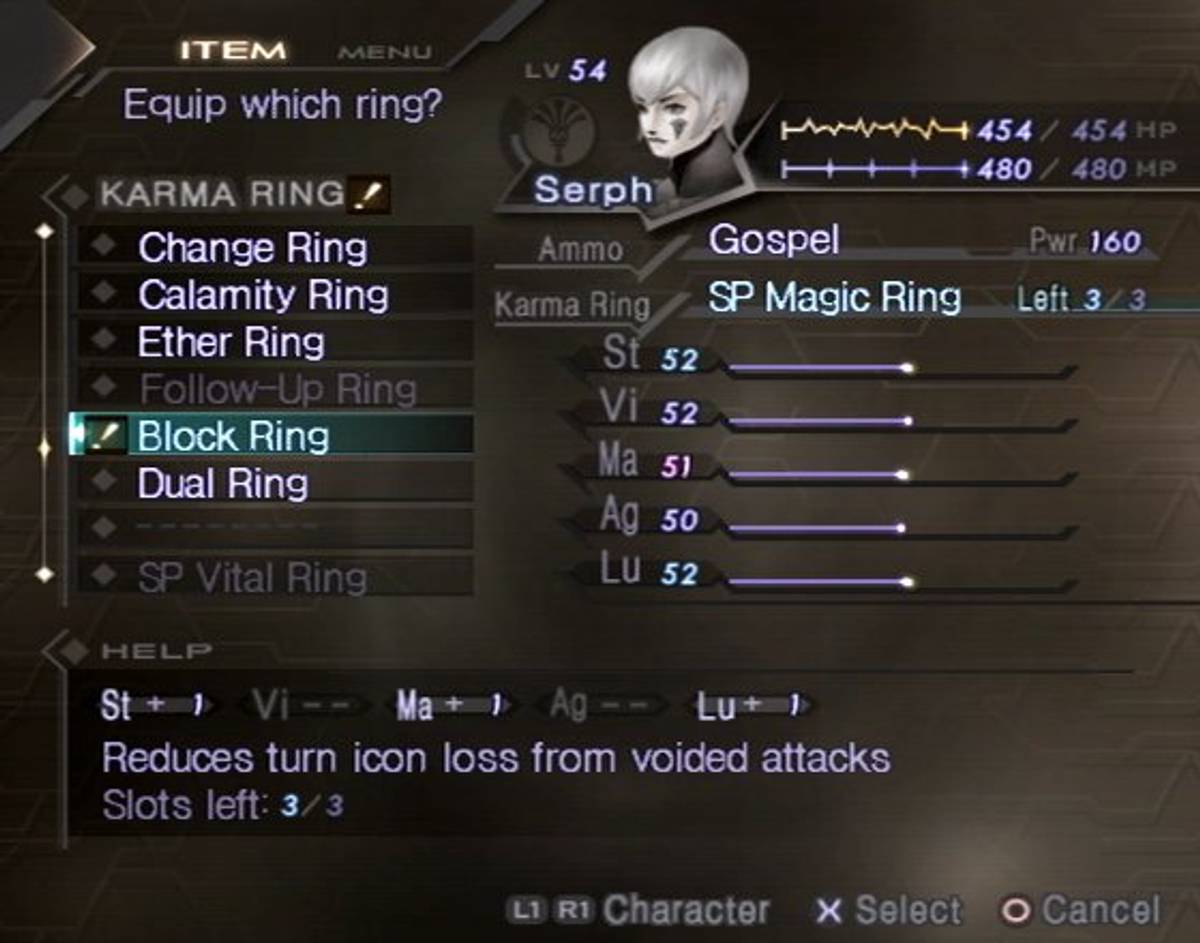This screenshot has height=943, width=1200.
Task: Choose the Dual Ring entry
Action: pos(223,484)
